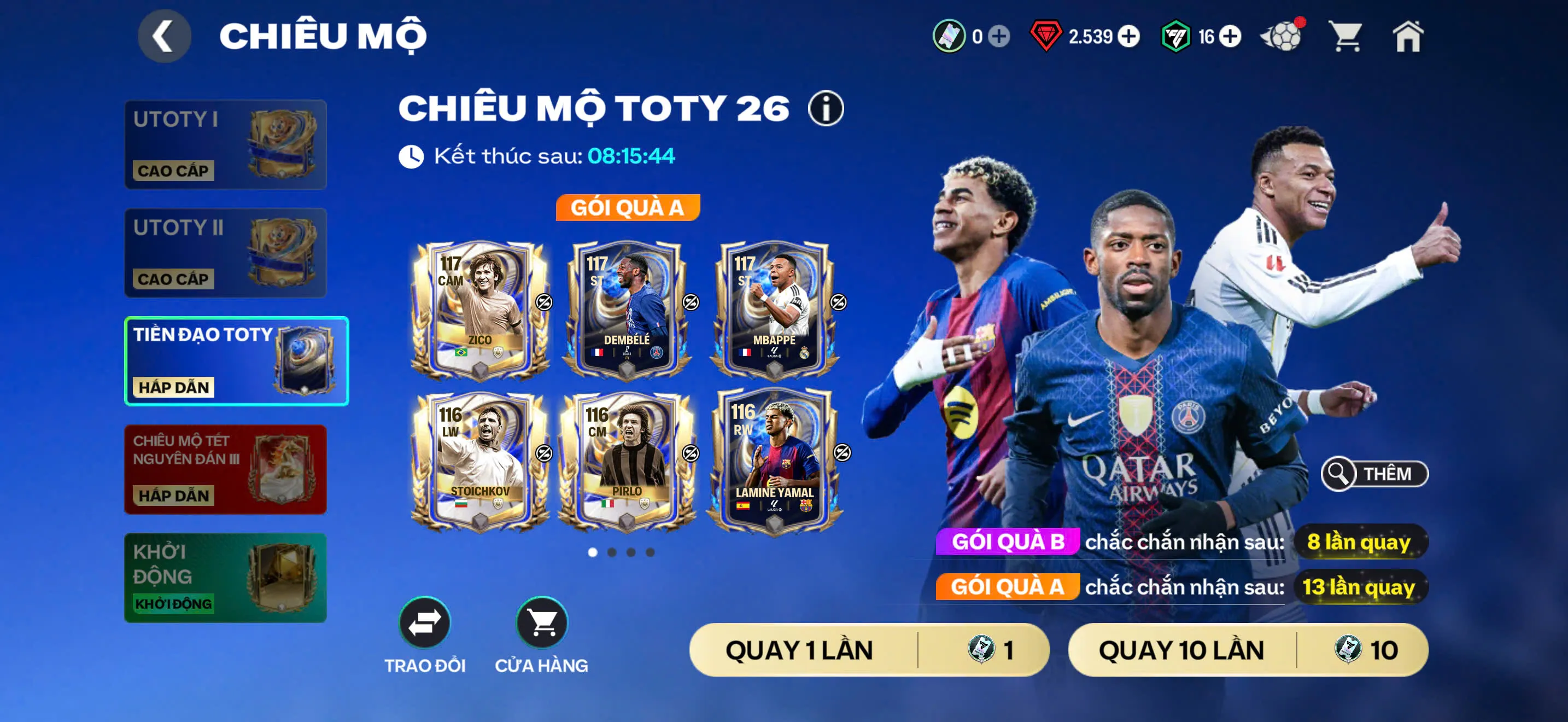1568x722 pixels.
Task: Select the fourth page indicator dot
Action: [x=650, y=553]
